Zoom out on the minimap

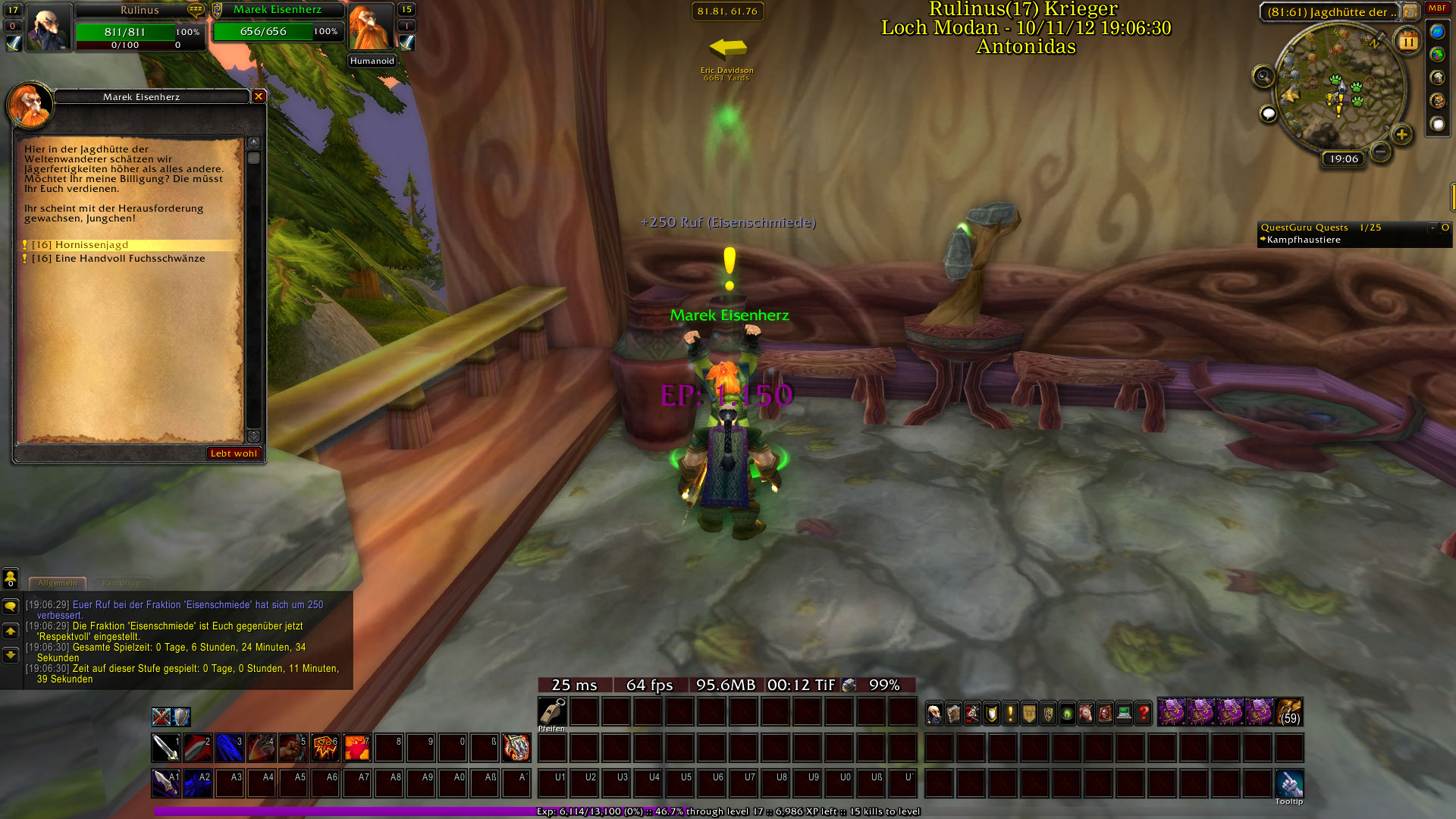[x=1381, y=152]
